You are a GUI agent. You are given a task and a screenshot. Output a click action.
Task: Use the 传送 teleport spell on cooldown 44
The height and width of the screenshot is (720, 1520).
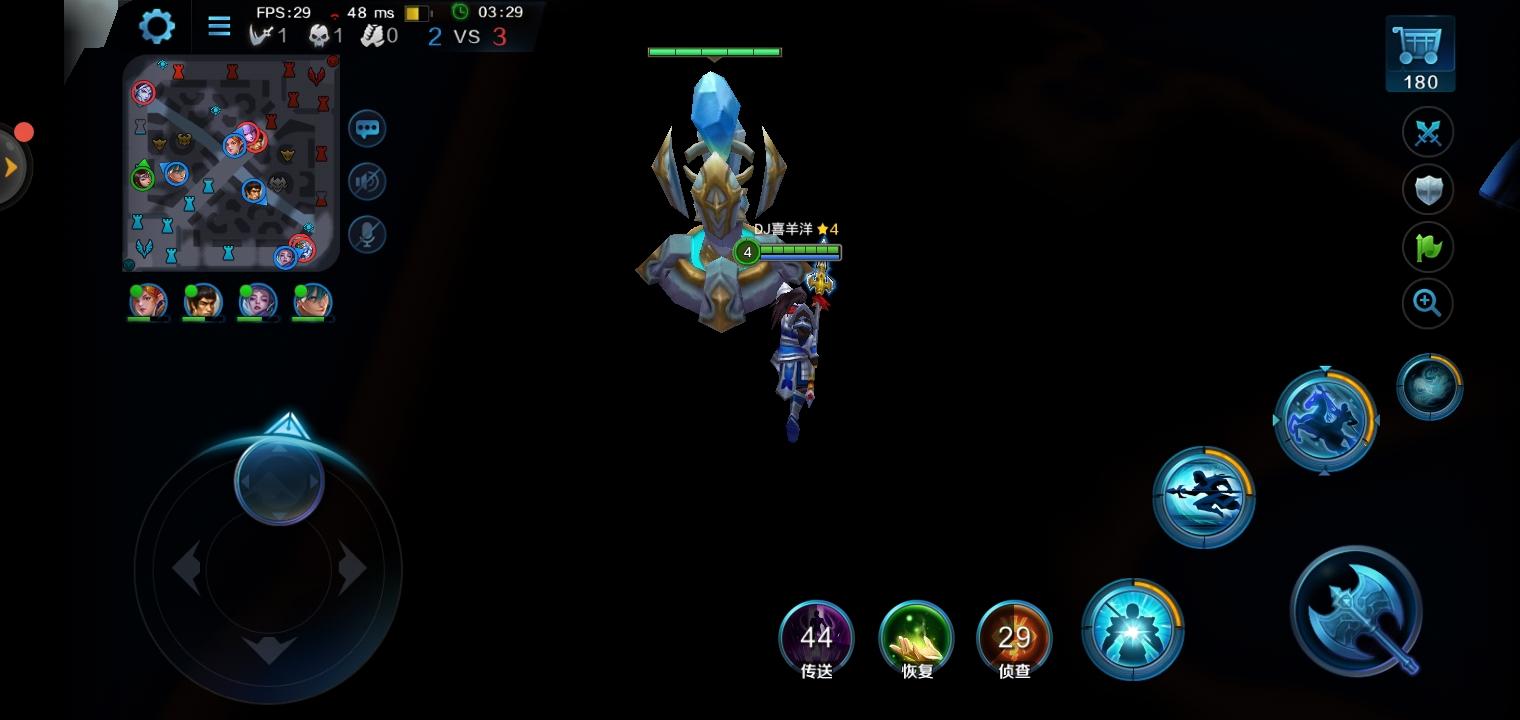[817, 637]
